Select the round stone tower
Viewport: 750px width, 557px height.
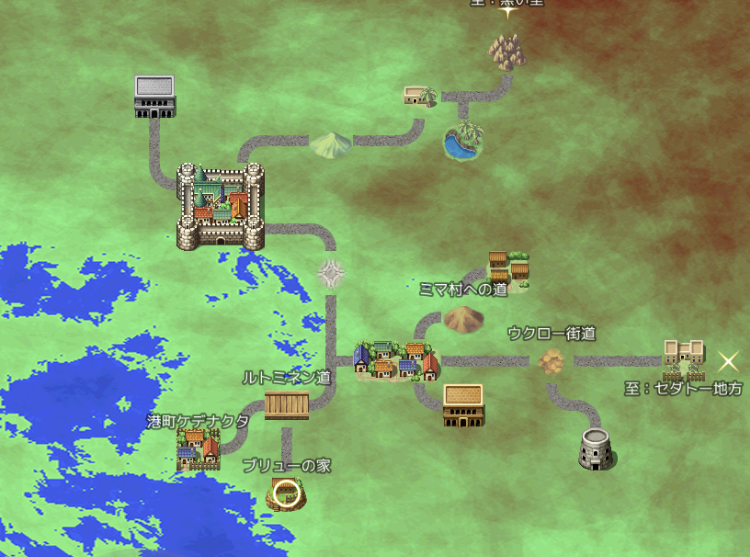(x=597, y=449)
